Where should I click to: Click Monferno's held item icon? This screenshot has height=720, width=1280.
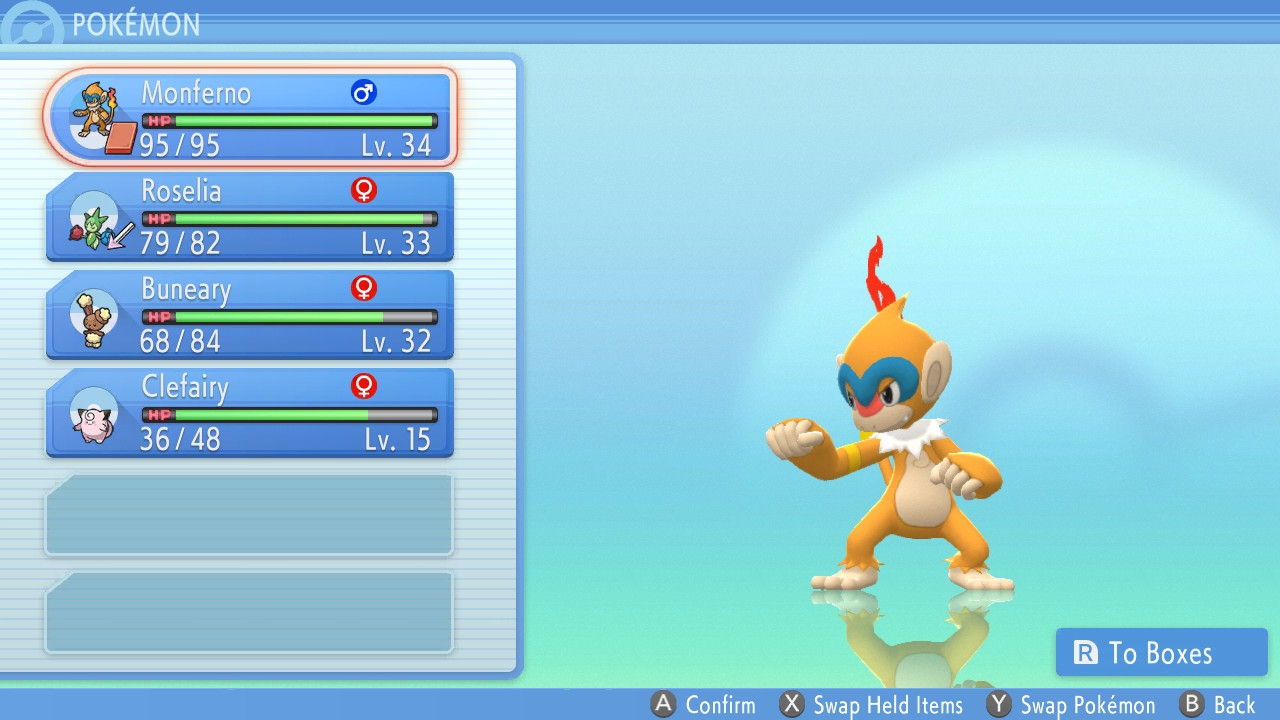click(120, 139)
